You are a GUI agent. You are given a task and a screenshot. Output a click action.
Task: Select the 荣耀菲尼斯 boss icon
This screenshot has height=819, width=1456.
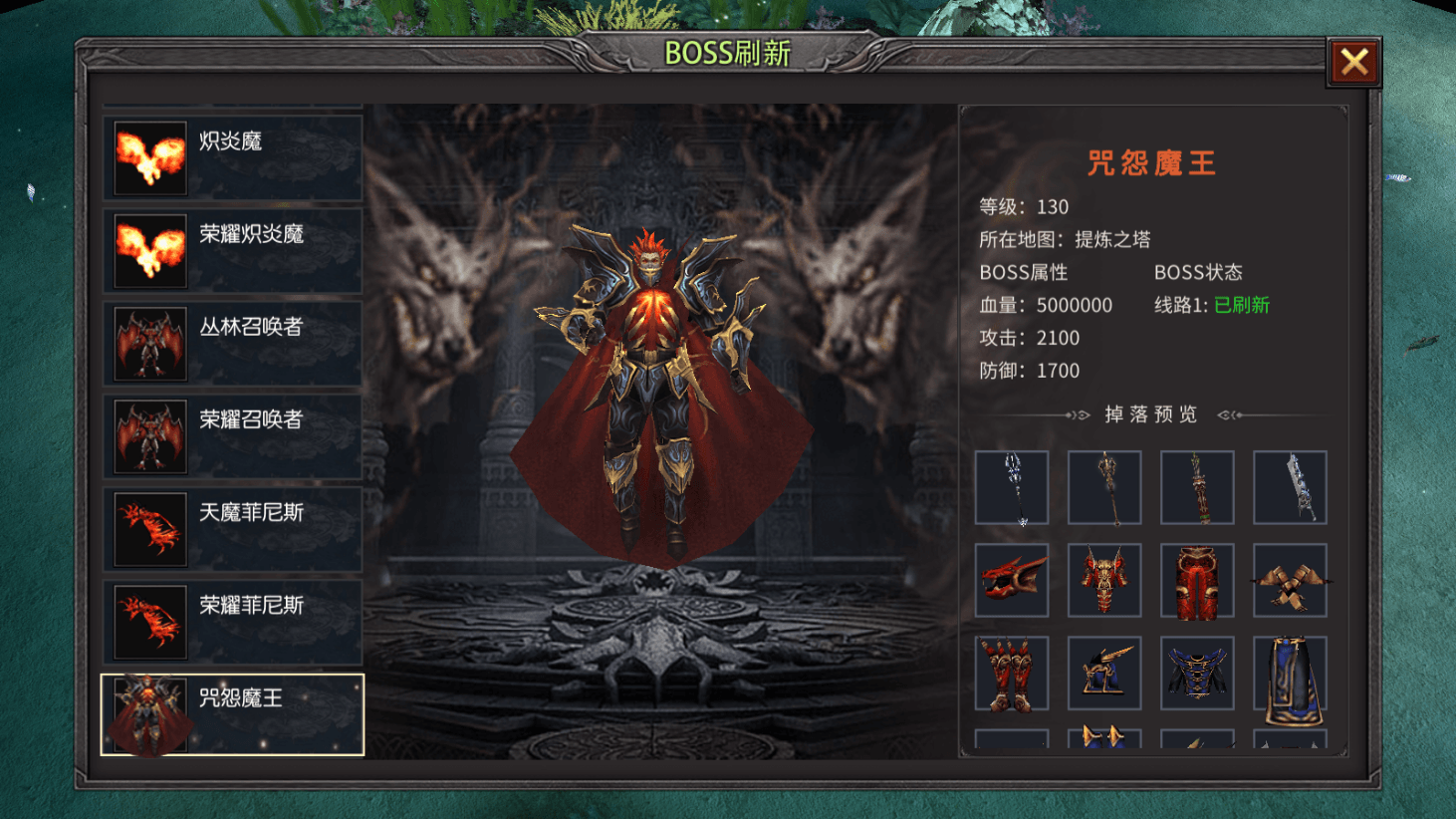pos(148,621)
